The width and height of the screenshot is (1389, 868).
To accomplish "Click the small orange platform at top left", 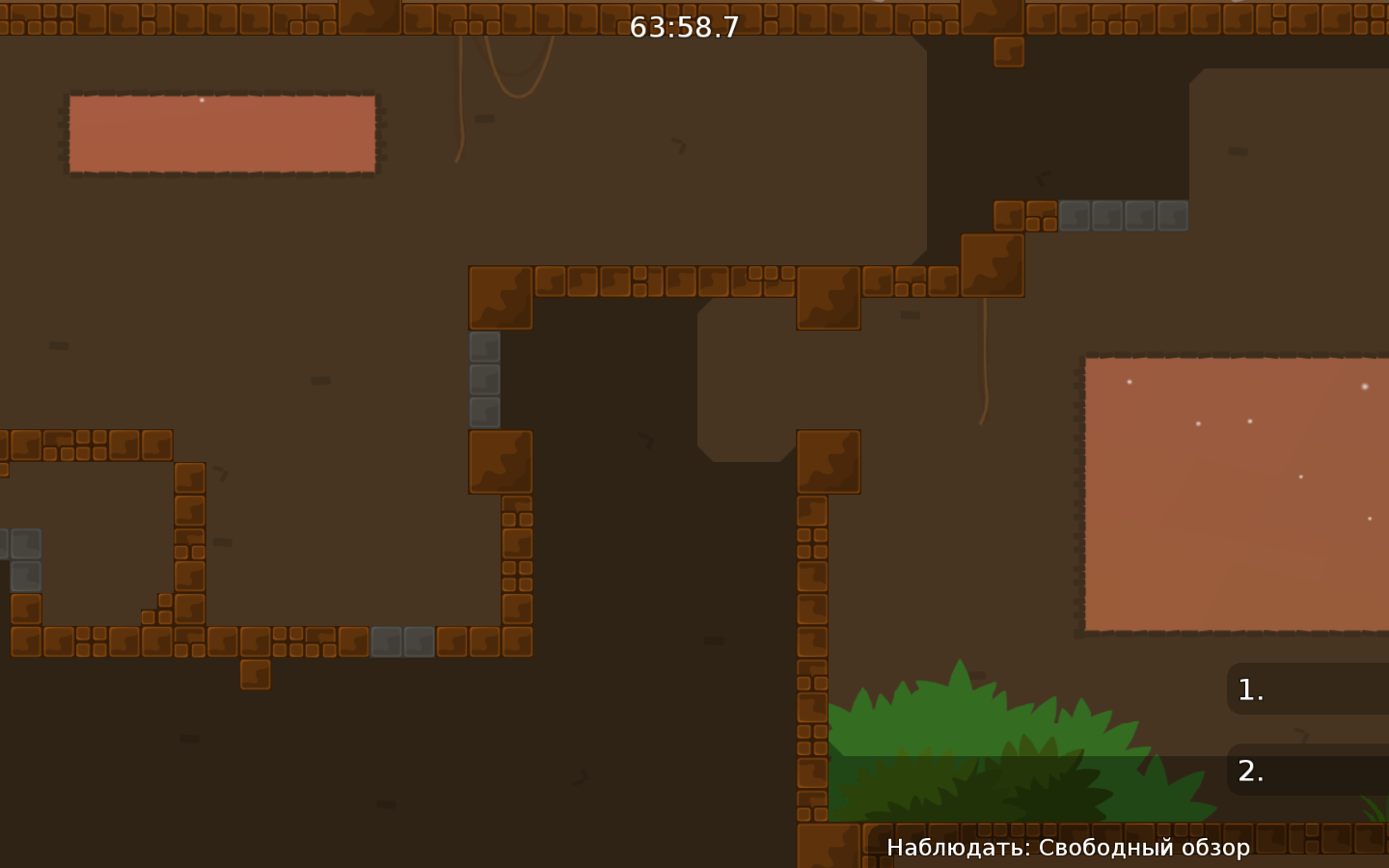I will [220, 133].
